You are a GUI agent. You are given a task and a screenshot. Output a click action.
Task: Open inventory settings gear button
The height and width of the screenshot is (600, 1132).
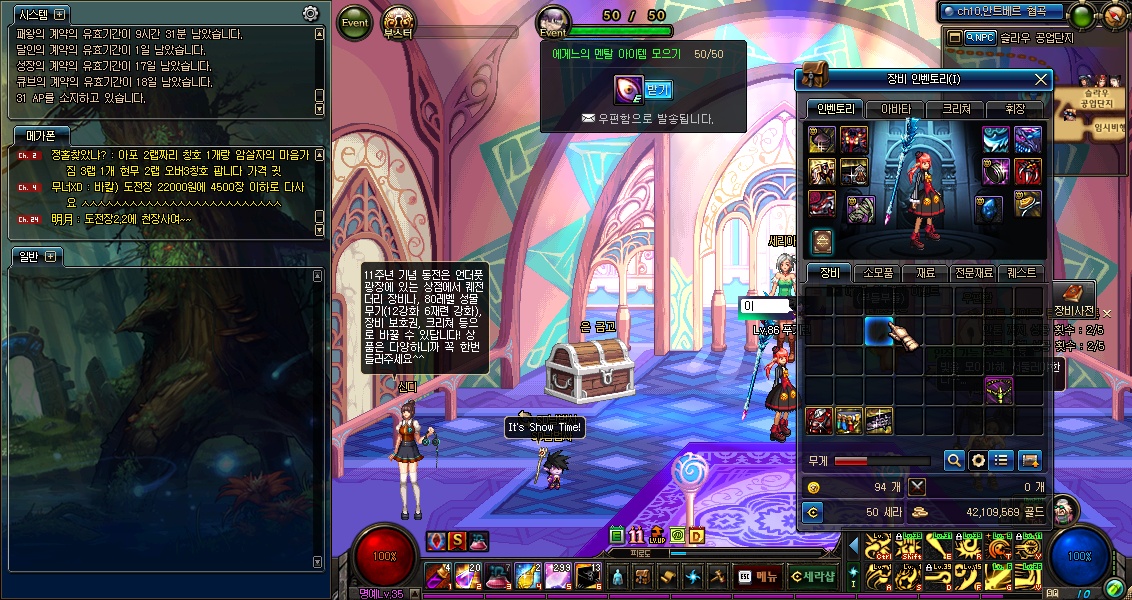[978, 460]
